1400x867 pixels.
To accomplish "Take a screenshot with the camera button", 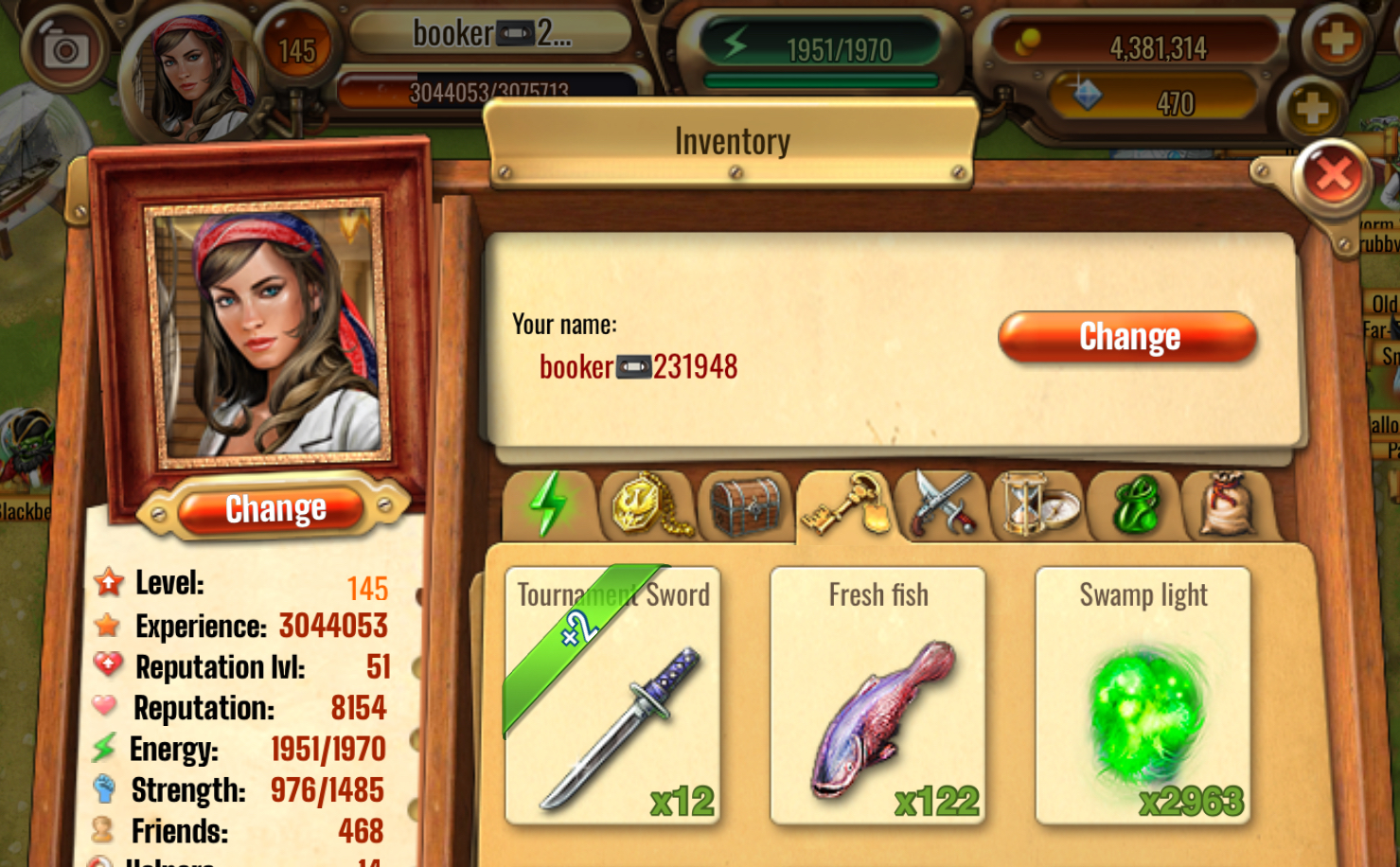I will pyautogui.click(x=65, y=48).
